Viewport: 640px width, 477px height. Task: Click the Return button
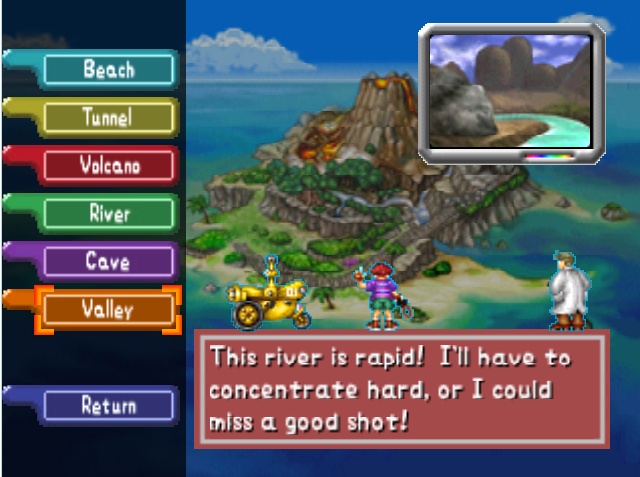tap(108, 406)
